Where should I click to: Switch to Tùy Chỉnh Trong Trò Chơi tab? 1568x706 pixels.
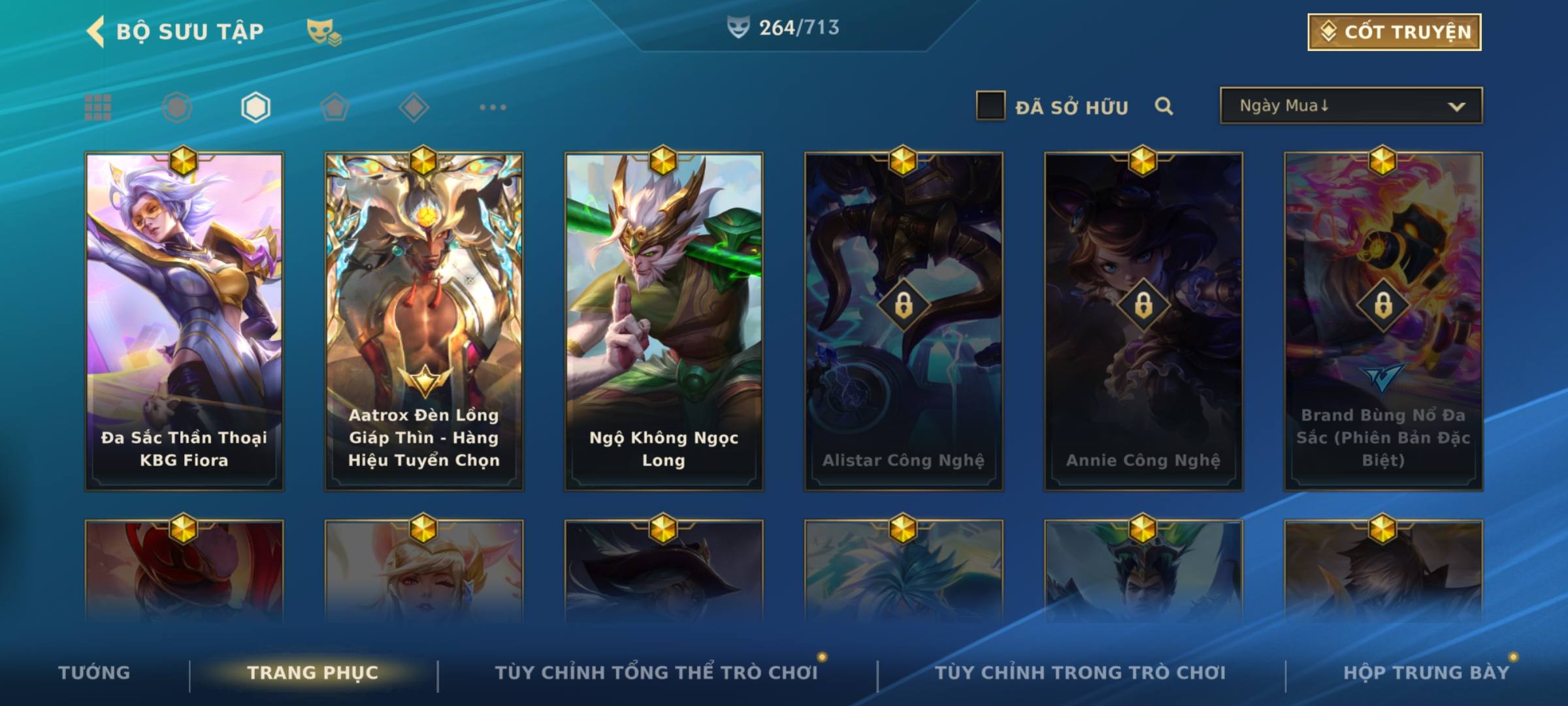click(1080, 673)
